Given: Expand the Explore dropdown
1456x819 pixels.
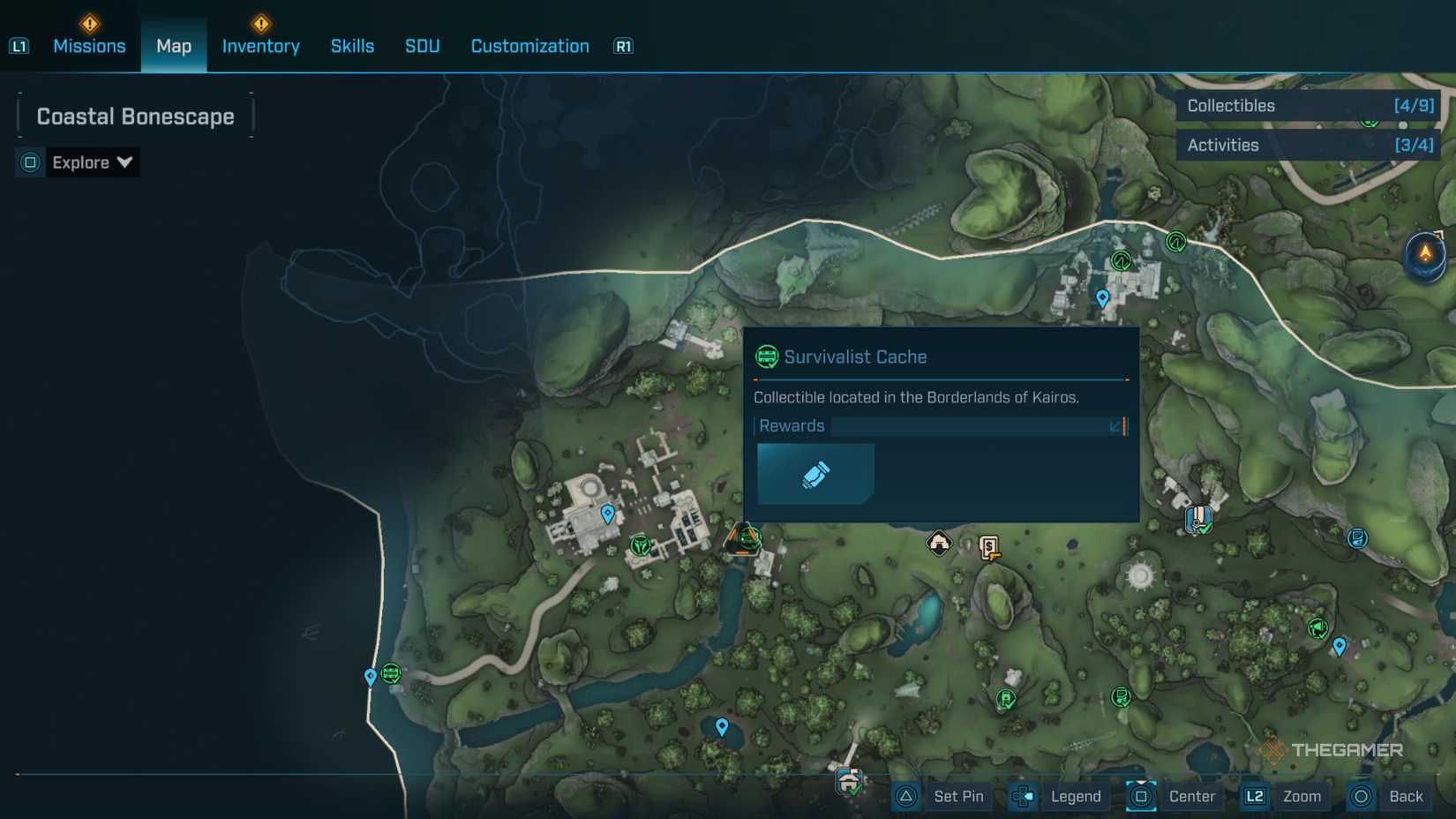Looking at the screenshot, I should 91,162.
